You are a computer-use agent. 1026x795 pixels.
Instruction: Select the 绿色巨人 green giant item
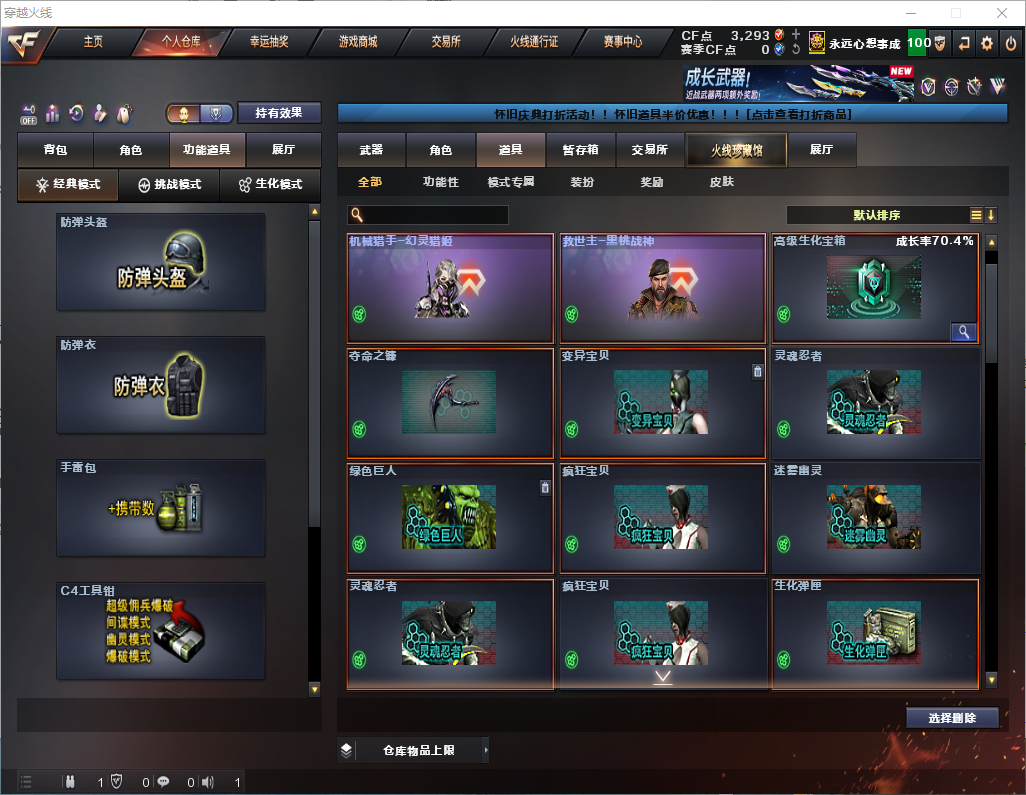click(450, 518)
